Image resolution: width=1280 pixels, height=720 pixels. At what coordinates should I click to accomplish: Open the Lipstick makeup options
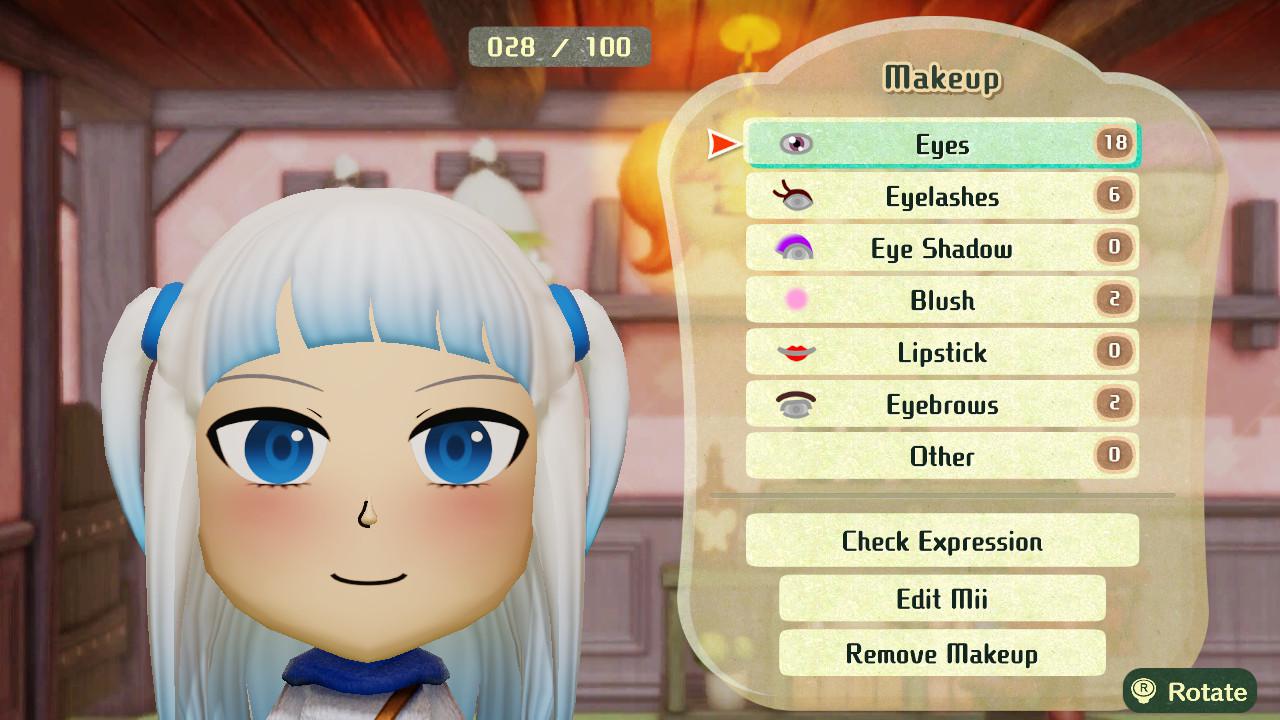click(940, 352)
